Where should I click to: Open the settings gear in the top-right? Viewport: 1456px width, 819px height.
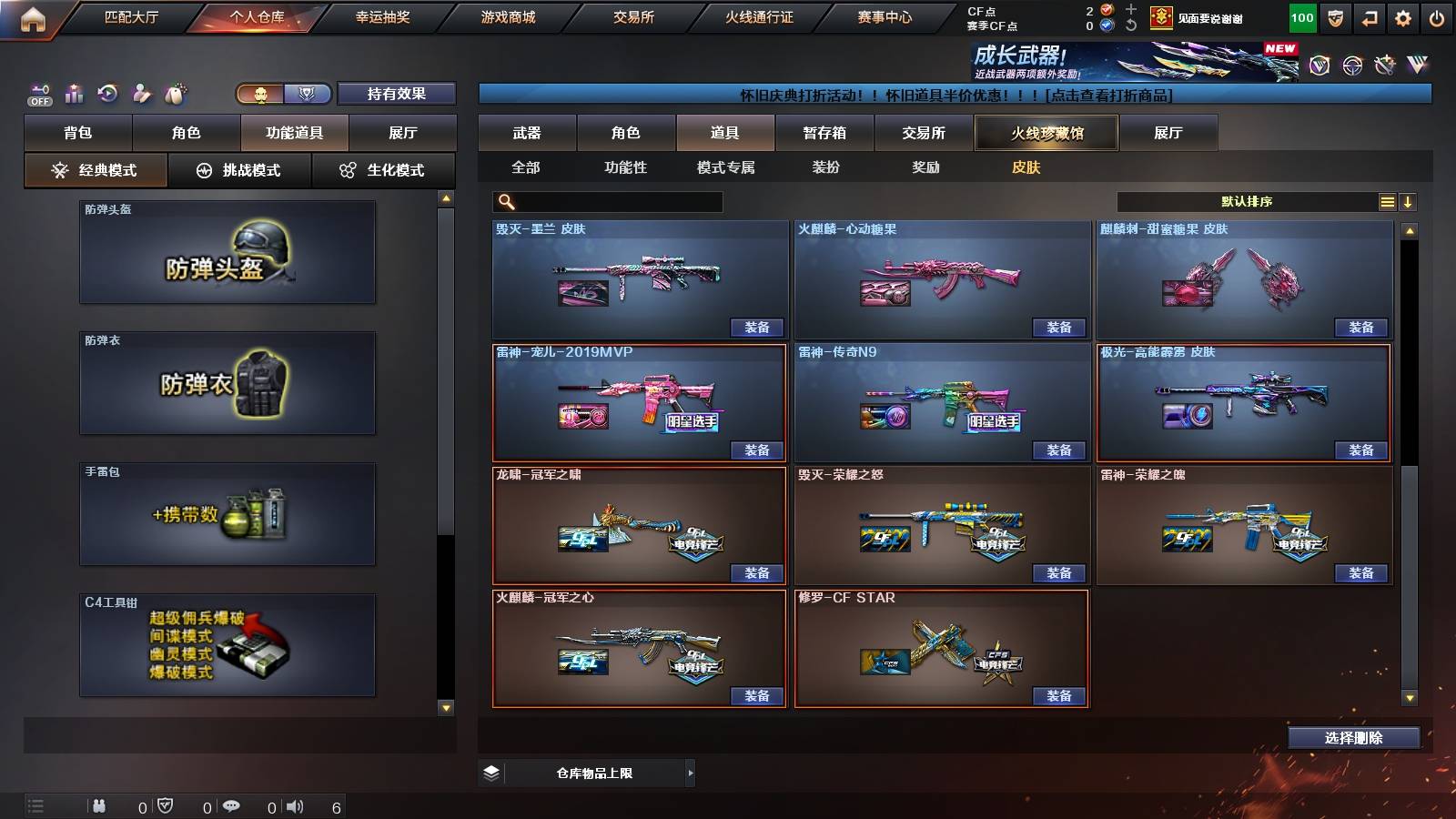point(1403,17)
